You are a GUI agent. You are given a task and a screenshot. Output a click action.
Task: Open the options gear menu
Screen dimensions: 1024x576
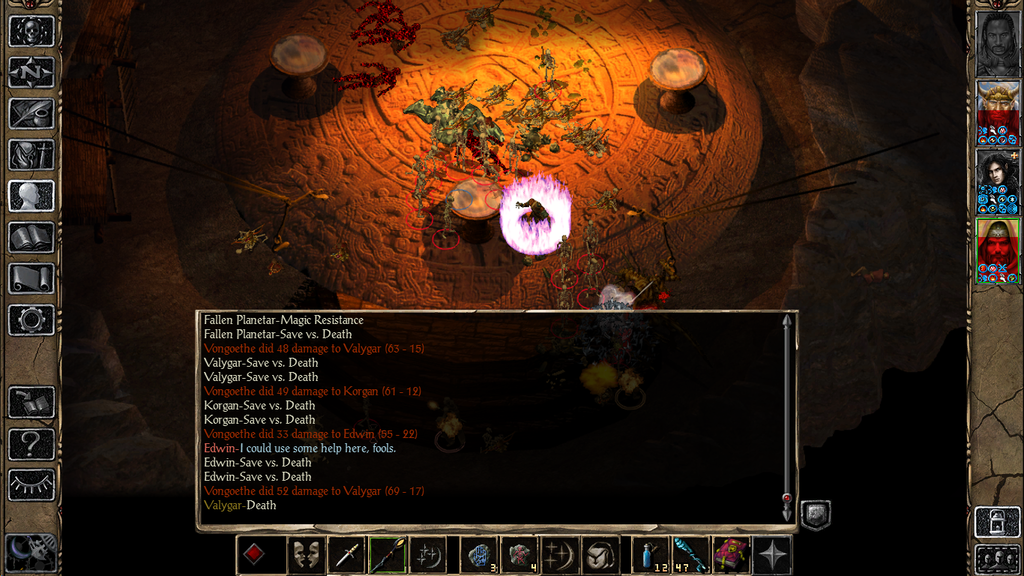coord(30,320)
